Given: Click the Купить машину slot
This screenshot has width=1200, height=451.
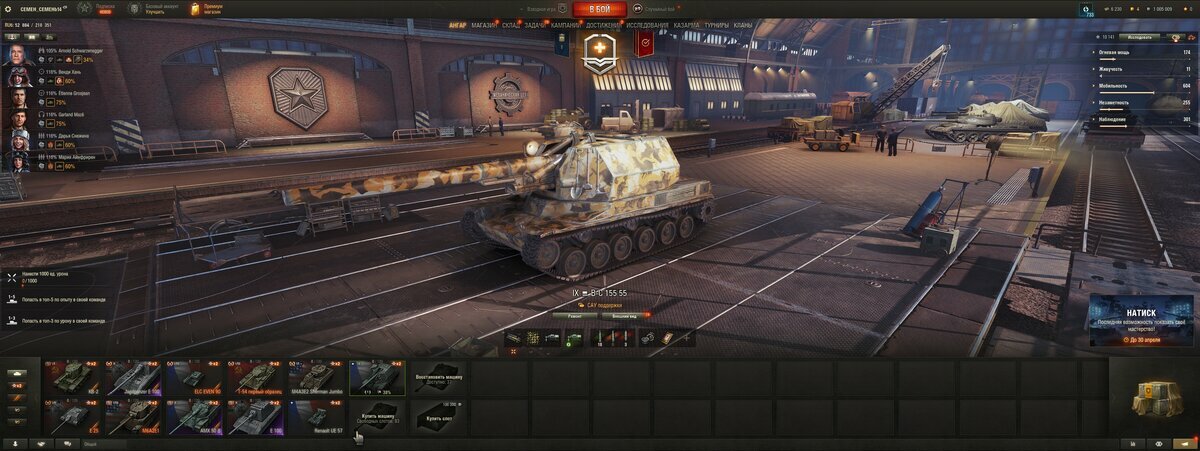Looking at the screenshot, I should coord(378,416).
